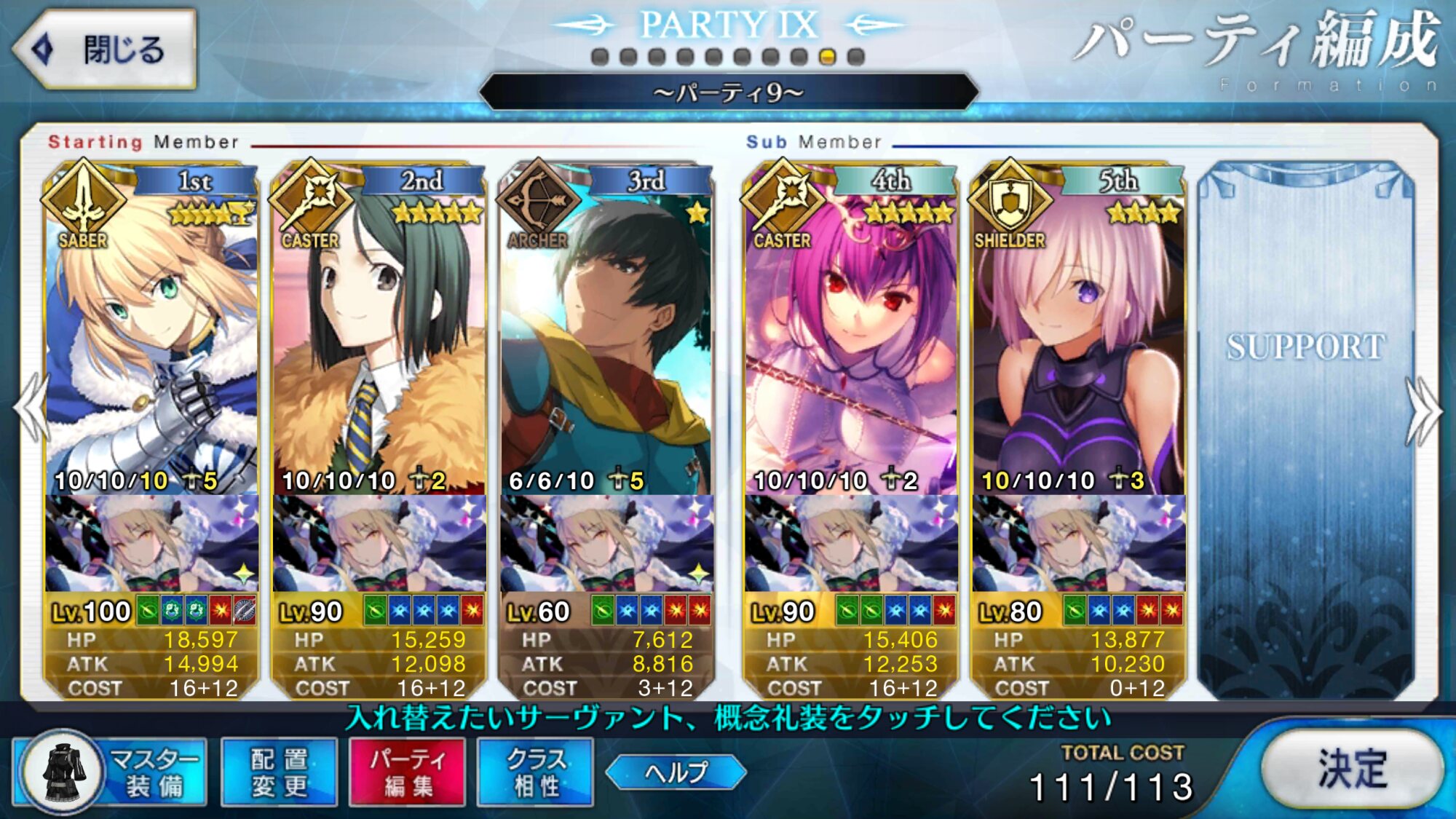Open 配置変更 to rearrange positions
The width and height of the screenshot is (1456, 819).
[x=279, y=772]
